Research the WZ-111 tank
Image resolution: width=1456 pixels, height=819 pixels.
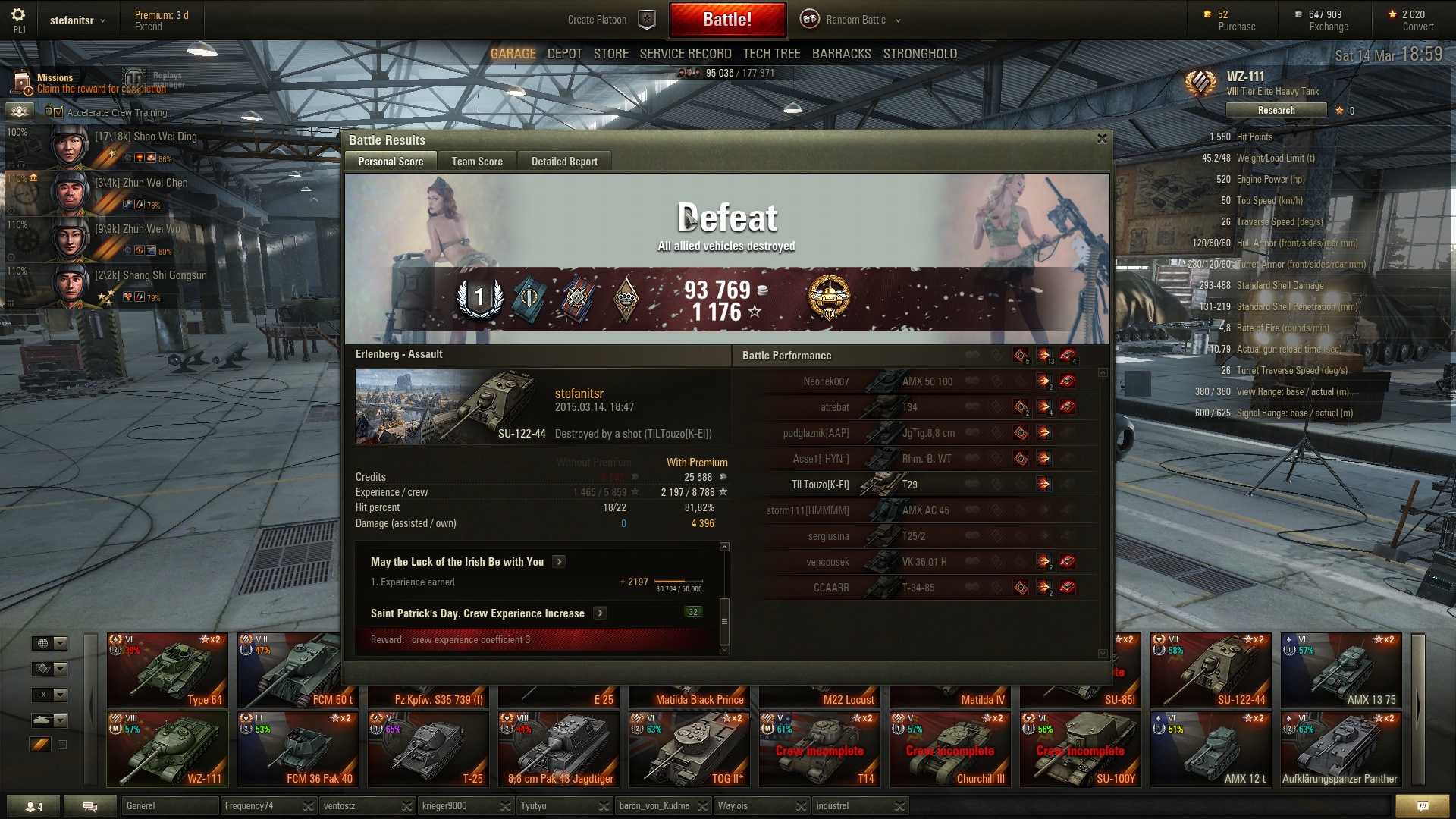(1276, 111)
